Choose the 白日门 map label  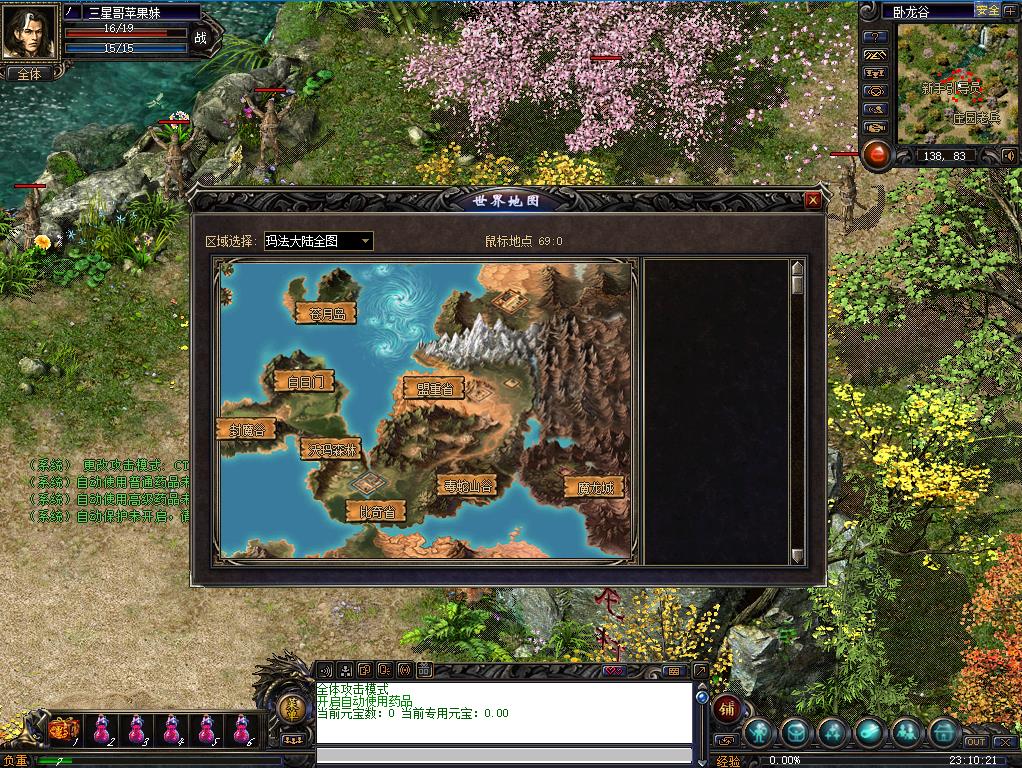click(302, 381)
